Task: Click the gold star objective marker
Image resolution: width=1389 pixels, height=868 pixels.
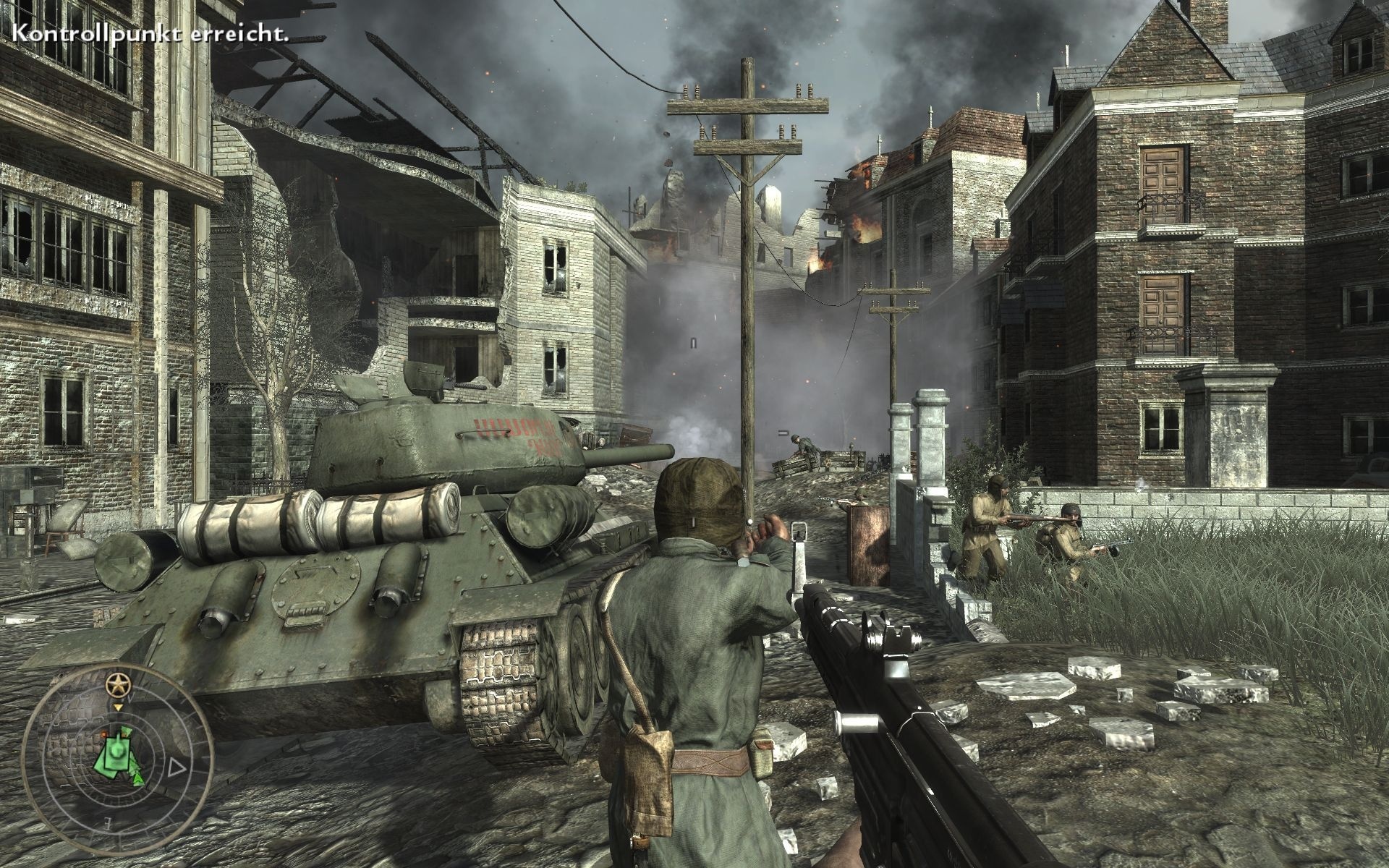Action: [x=116, y=684]
